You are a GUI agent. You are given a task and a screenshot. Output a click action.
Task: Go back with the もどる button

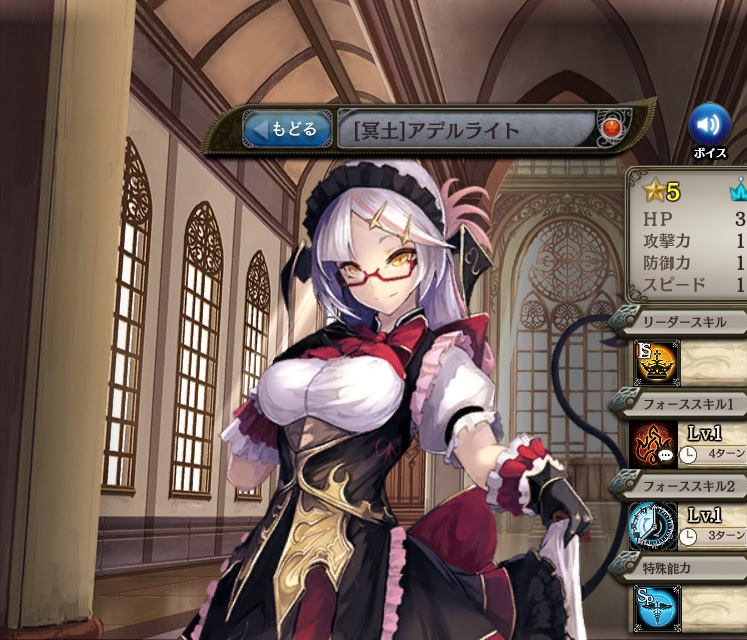click(287, 129)
